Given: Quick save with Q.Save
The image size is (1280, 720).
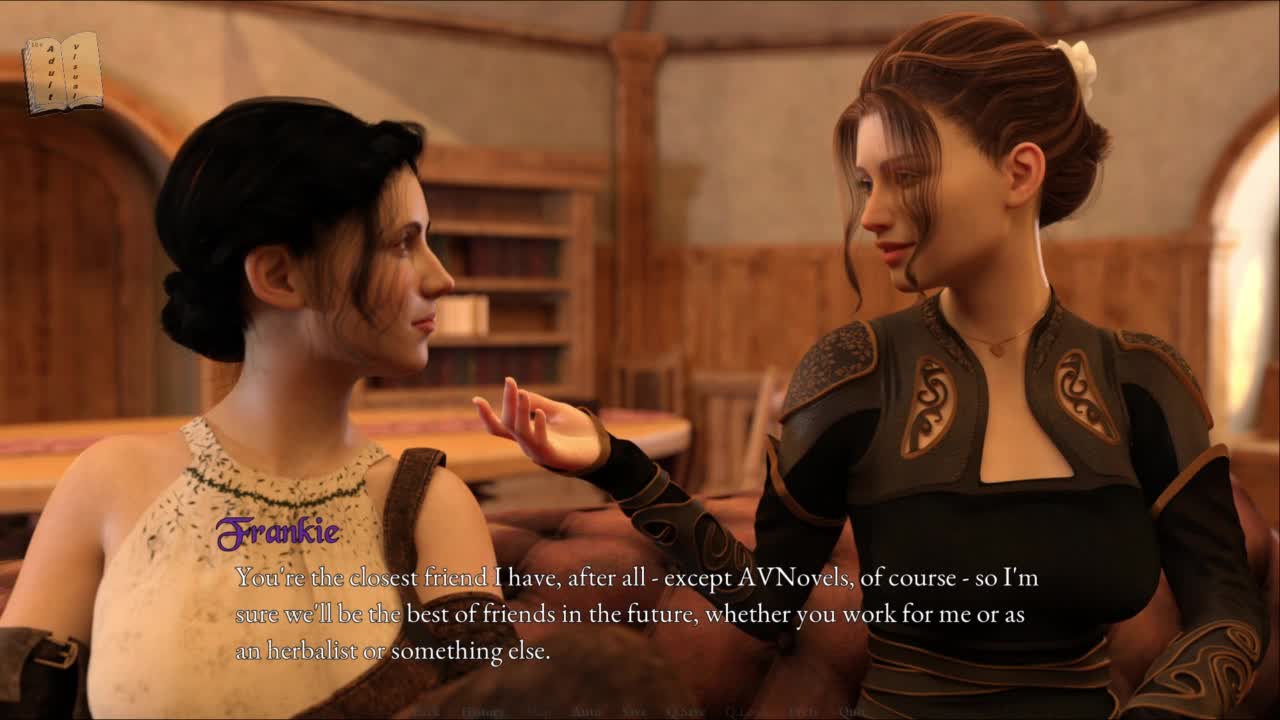Looking at the screenshot, I should click(x=687, y=712).
